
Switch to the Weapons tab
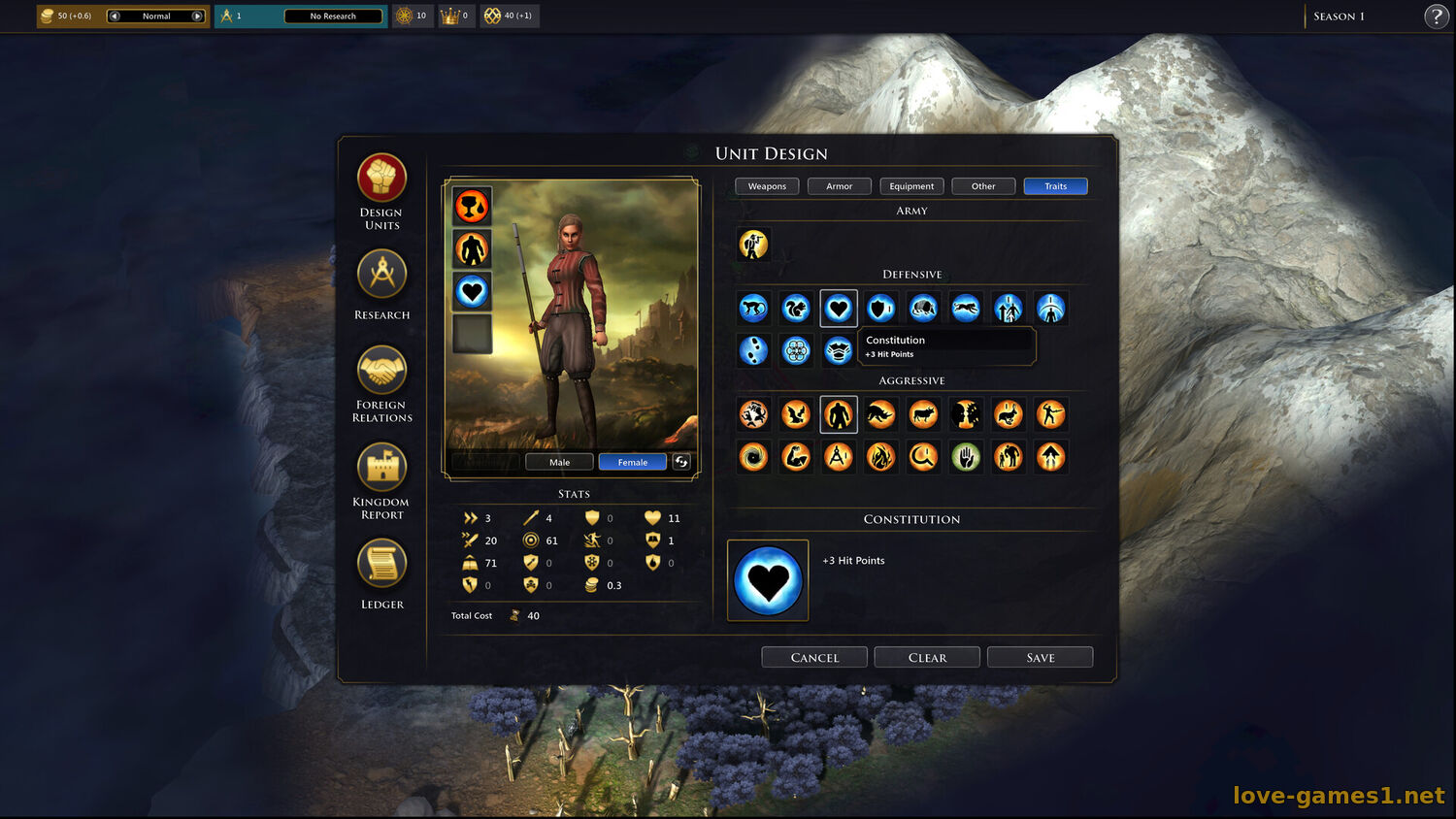point(767,186)
